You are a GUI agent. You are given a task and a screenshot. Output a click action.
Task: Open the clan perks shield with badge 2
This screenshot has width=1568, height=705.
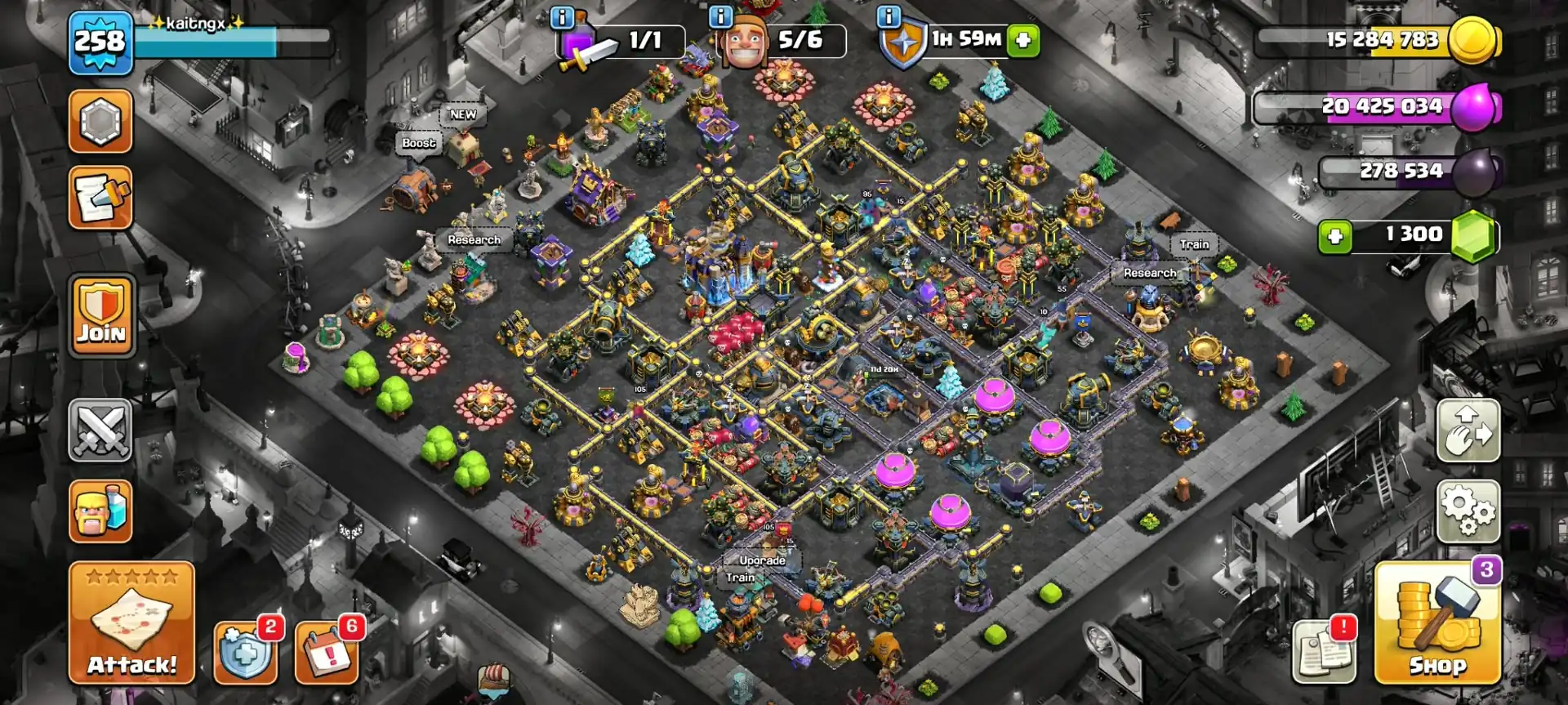tap(247, 654)
